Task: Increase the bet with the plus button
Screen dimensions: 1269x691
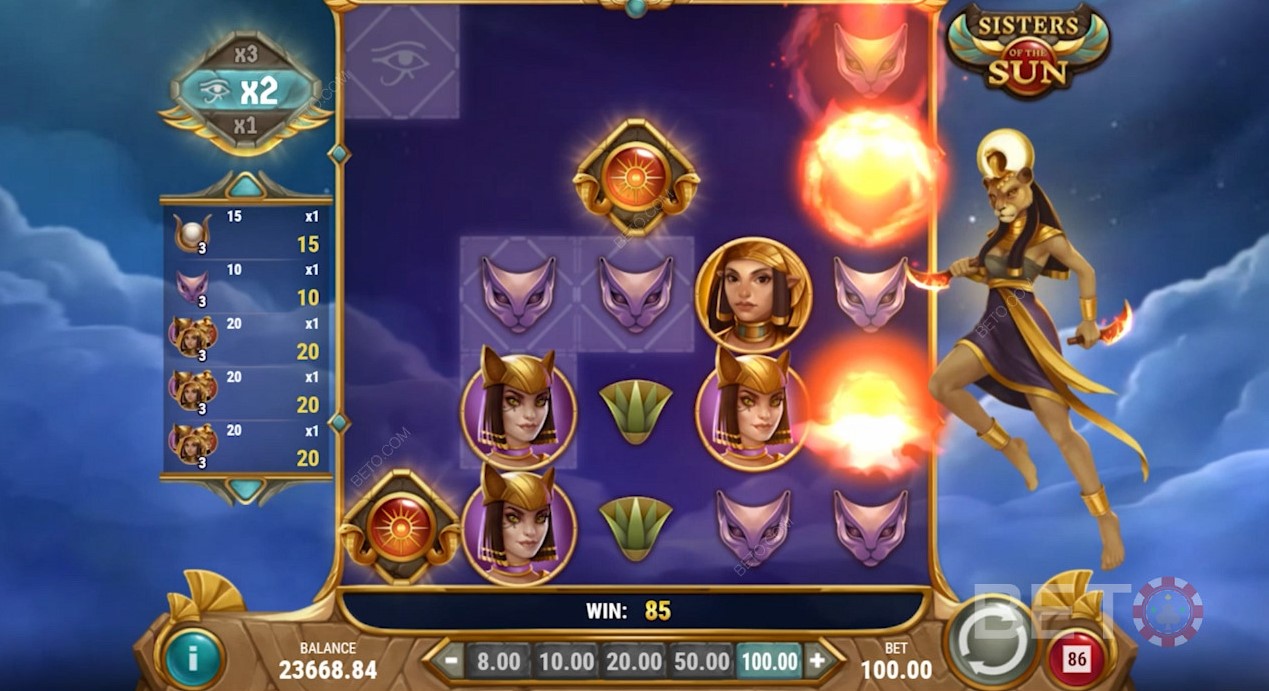Action: [x=816, y=661]
